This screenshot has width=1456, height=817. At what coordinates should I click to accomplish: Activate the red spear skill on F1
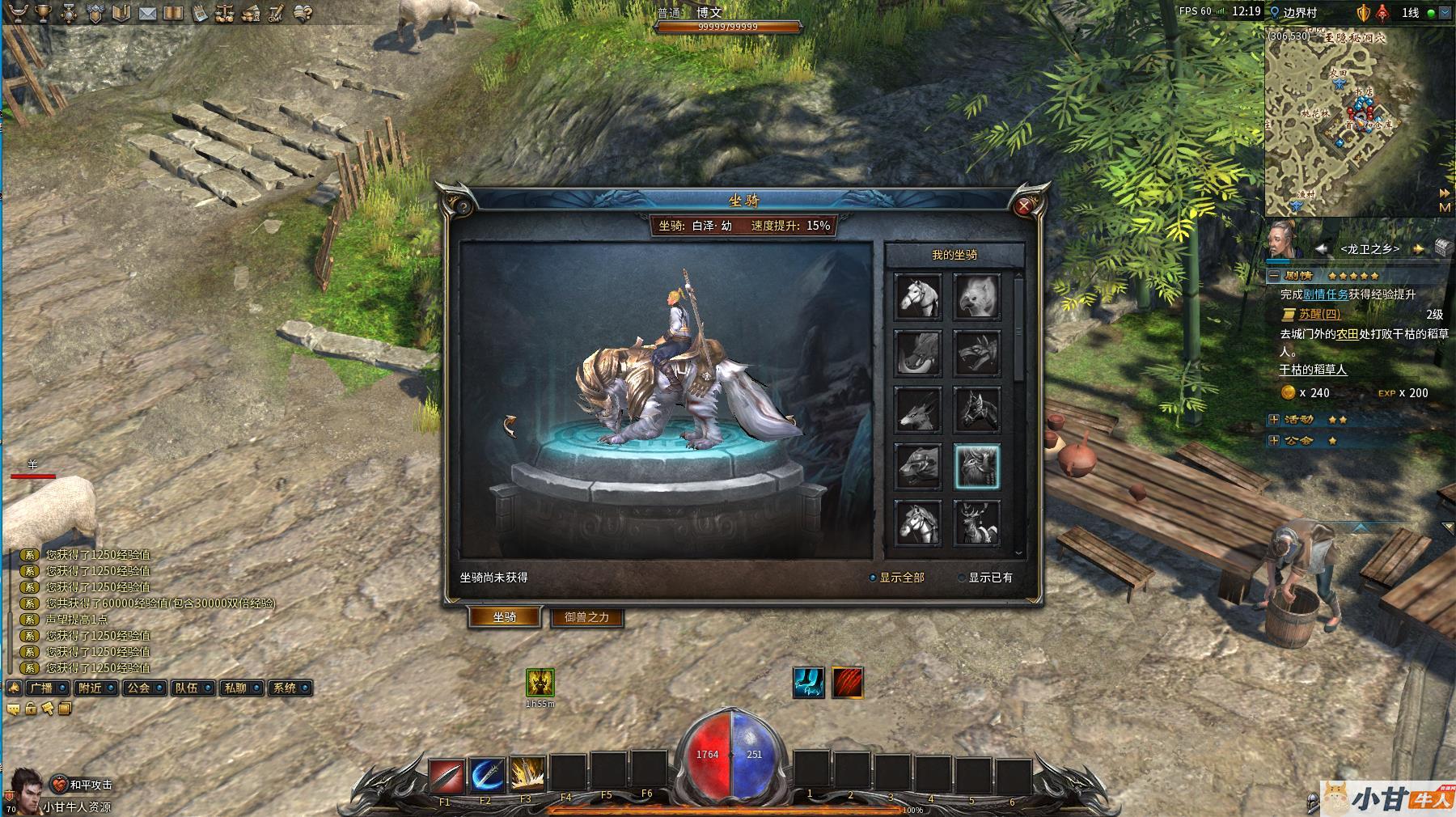point(445,776)
